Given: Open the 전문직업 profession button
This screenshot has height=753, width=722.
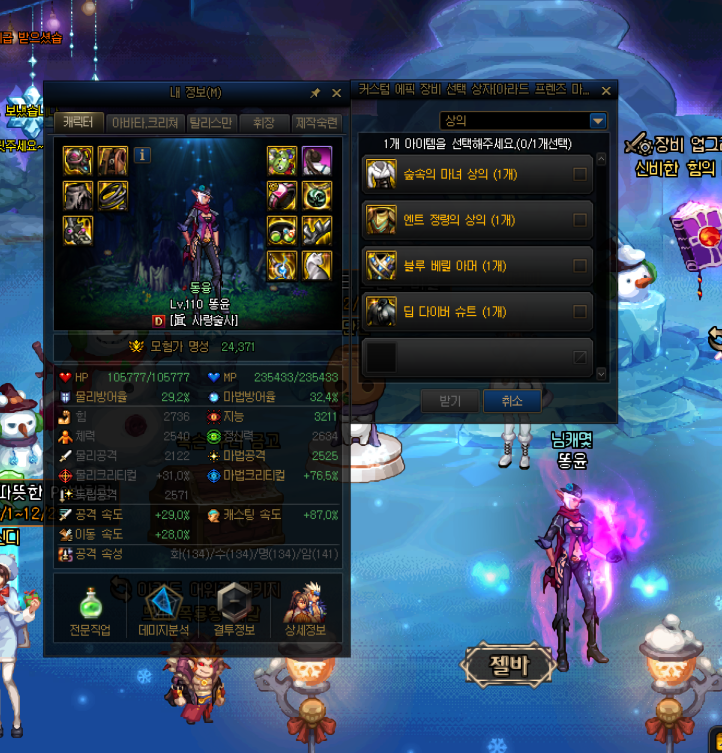Looking at the screenshot, I should 90,611.
